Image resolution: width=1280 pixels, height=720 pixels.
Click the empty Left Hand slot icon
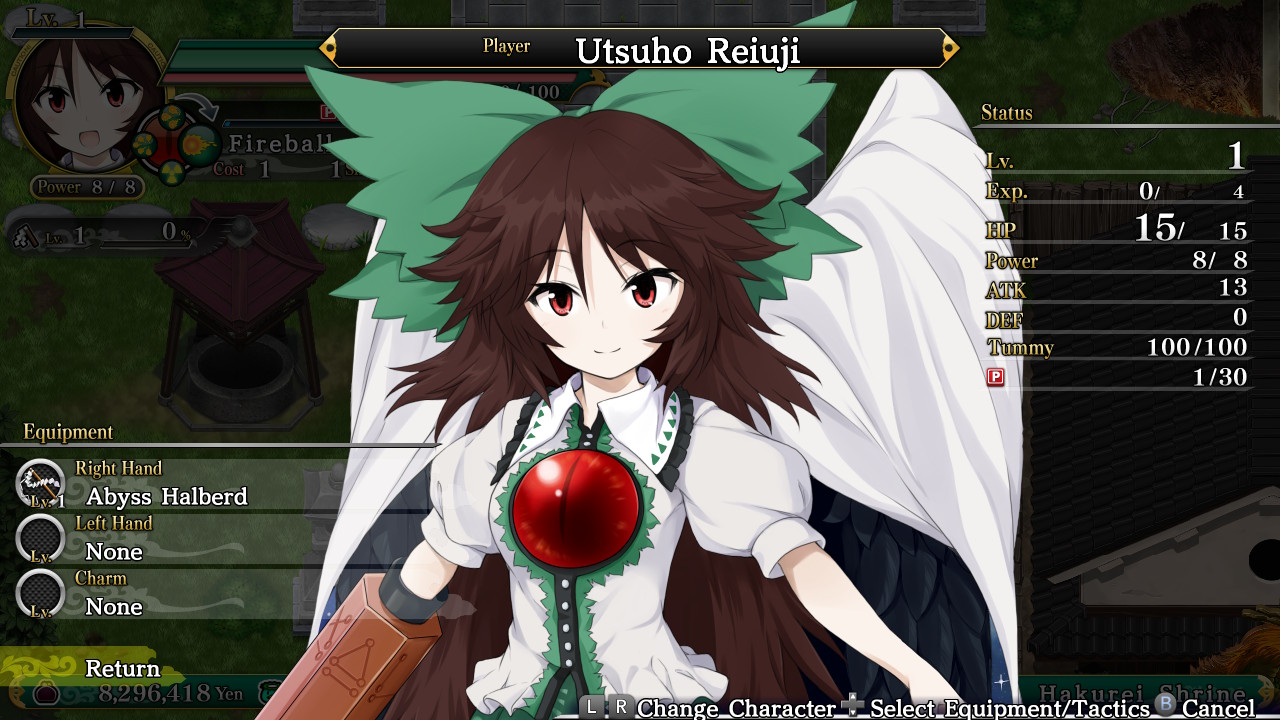click(x=40, y=538)
